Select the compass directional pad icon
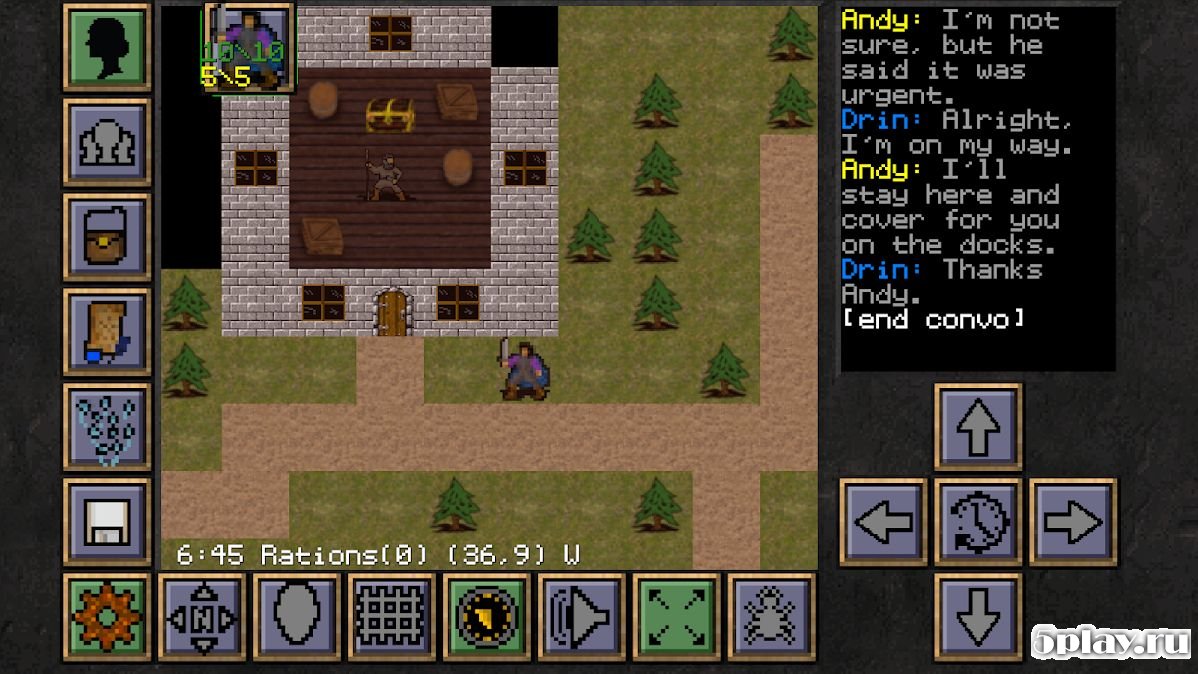Screen dimensions: 1198x674 pyautogui.click(x=202, y=617)
